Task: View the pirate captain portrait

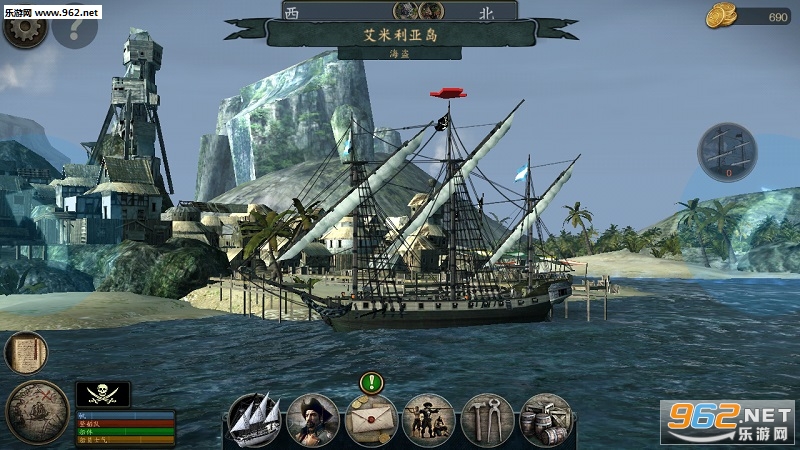Action: pyautogui.click(x=312, y=420)
